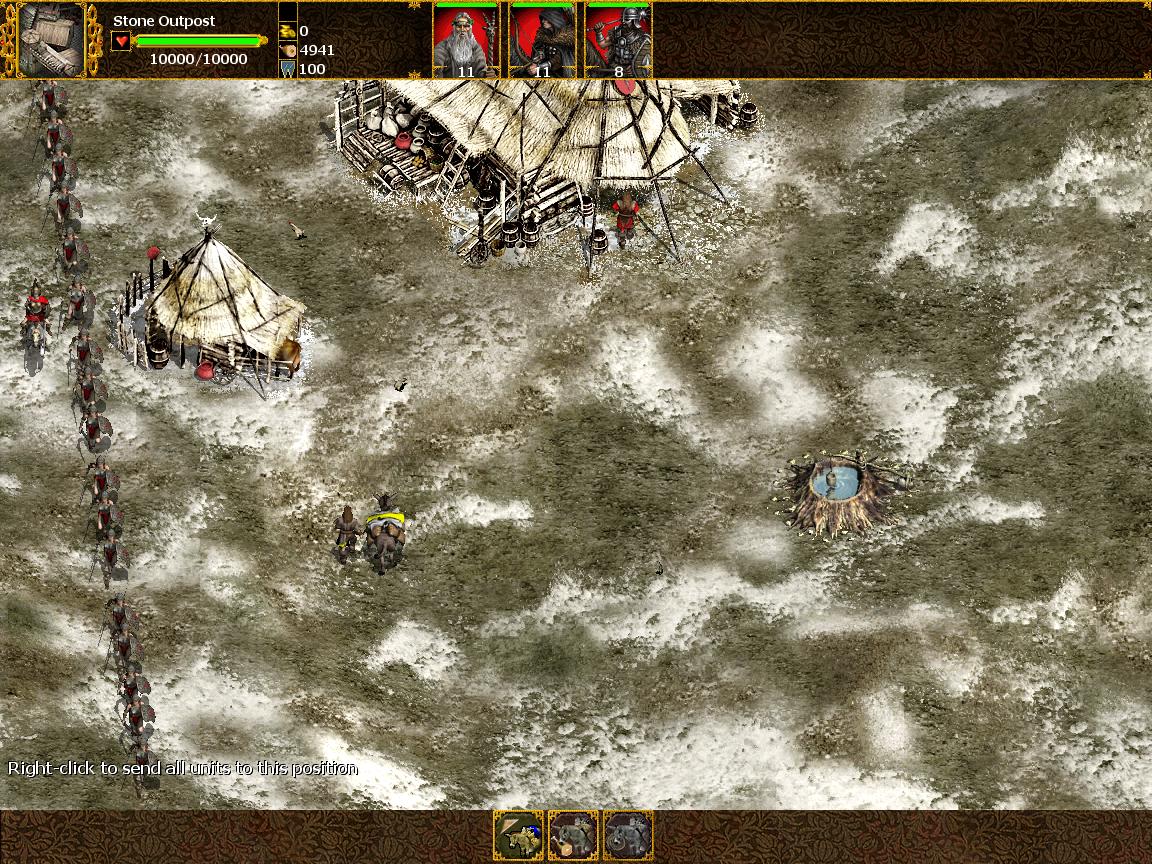Activate the mule with round shield command

click(x=628, y=835)
